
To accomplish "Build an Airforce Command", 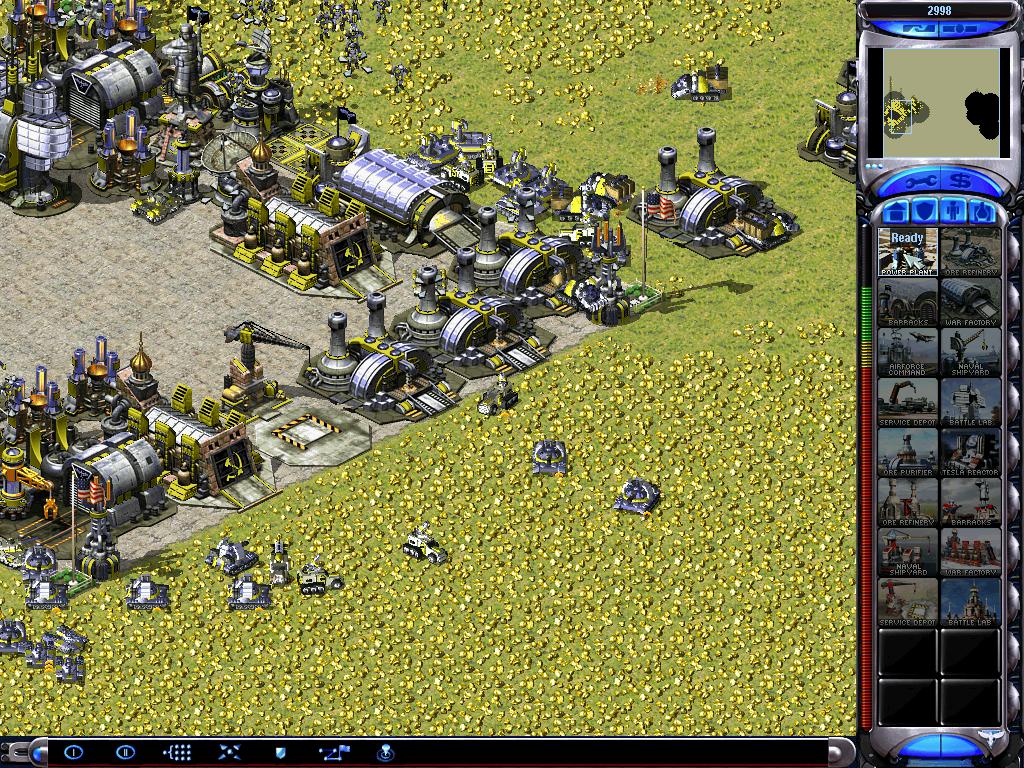I will click(x=908, y=352).
